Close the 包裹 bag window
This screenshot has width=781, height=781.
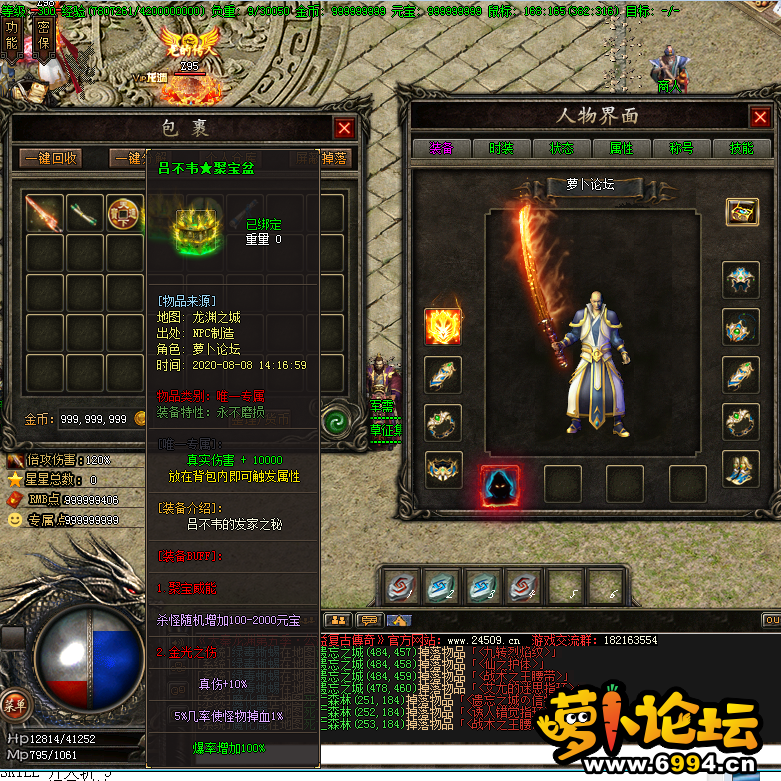tap(344, 128)
